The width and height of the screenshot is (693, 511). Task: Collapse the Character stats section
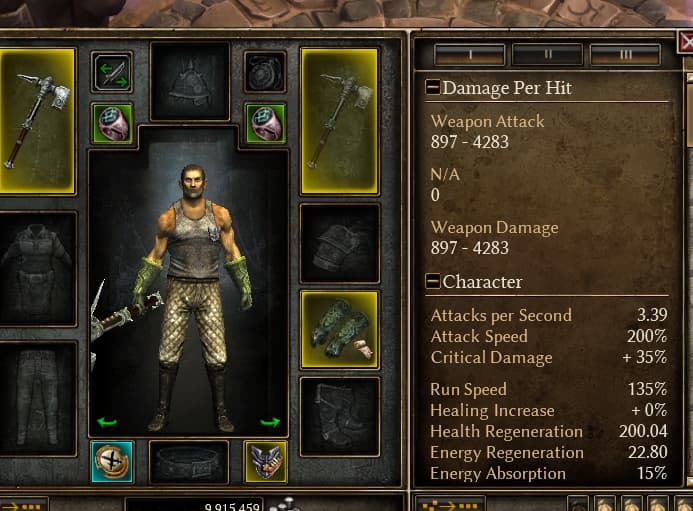click(433, 282)
